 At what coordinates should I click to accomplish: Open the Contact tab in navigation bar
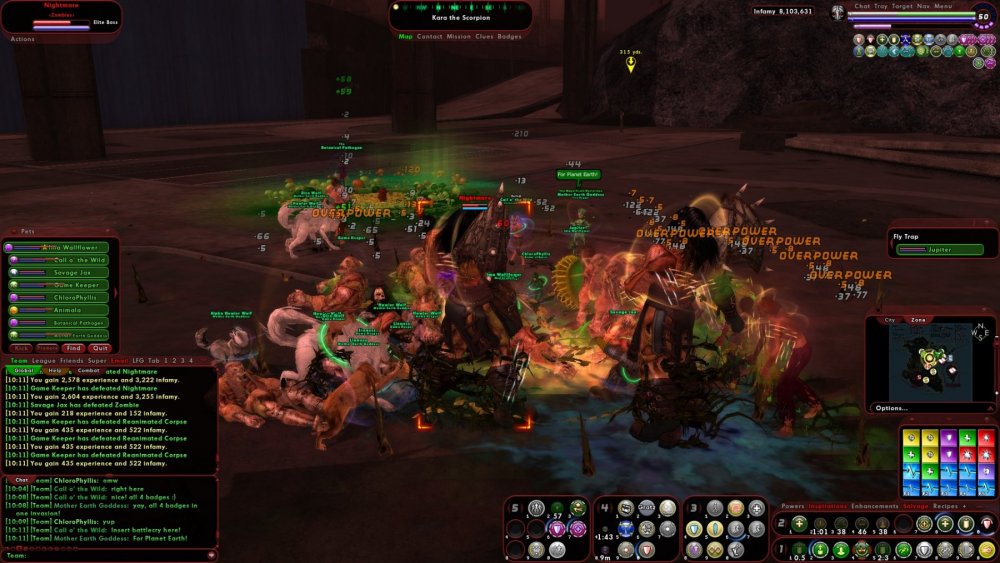click(x=430, y=36)
